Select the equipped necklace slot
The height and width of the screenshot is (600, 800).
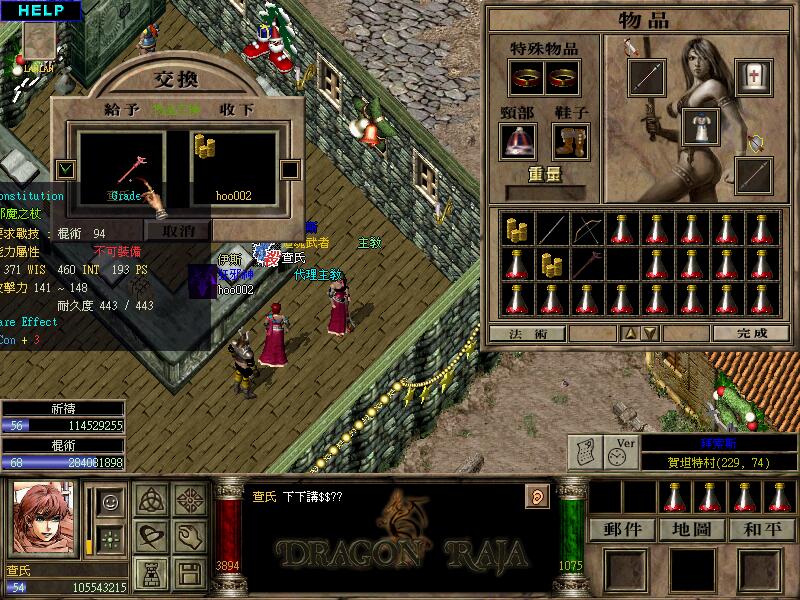[x=518, y=141]
